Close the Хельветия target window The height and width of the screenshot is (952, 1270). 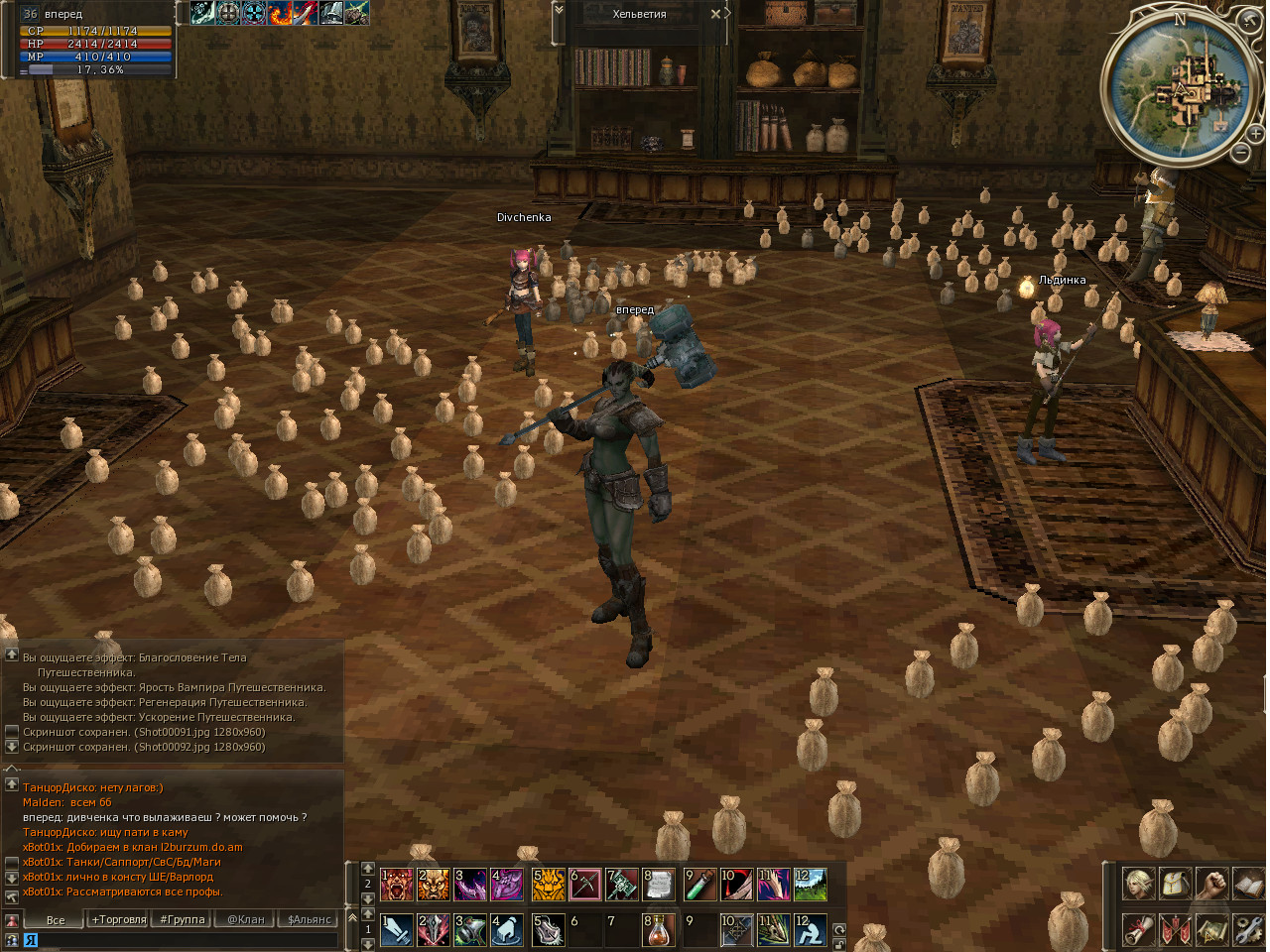[716, 14]
